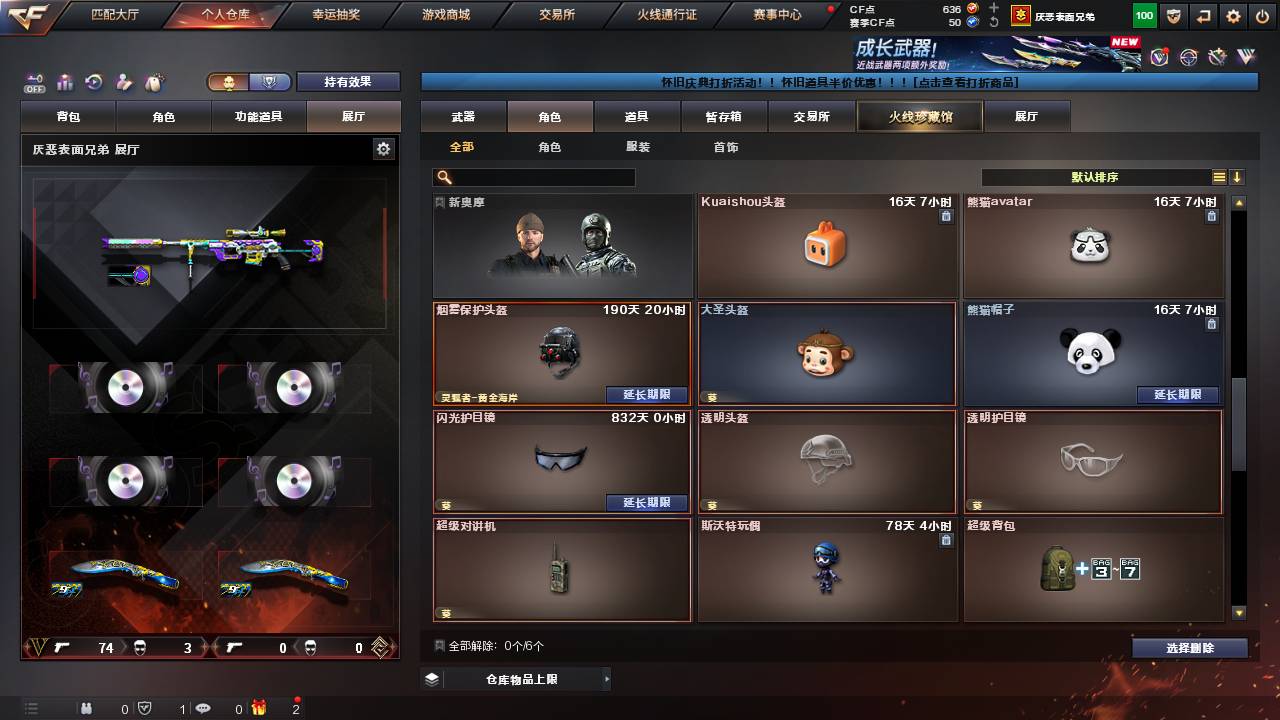This screenshot has height=720, width=1280.
Task: Open the gear icon in 展厅 showcase panel
Action: click(x=383, y=147)
